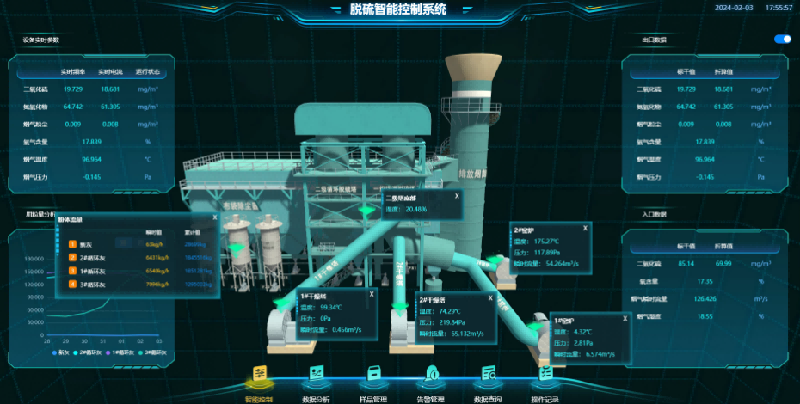Toggle the blue switch in the top-right corner
This screenshot has height=404, width=800.
tap(782, 39)
